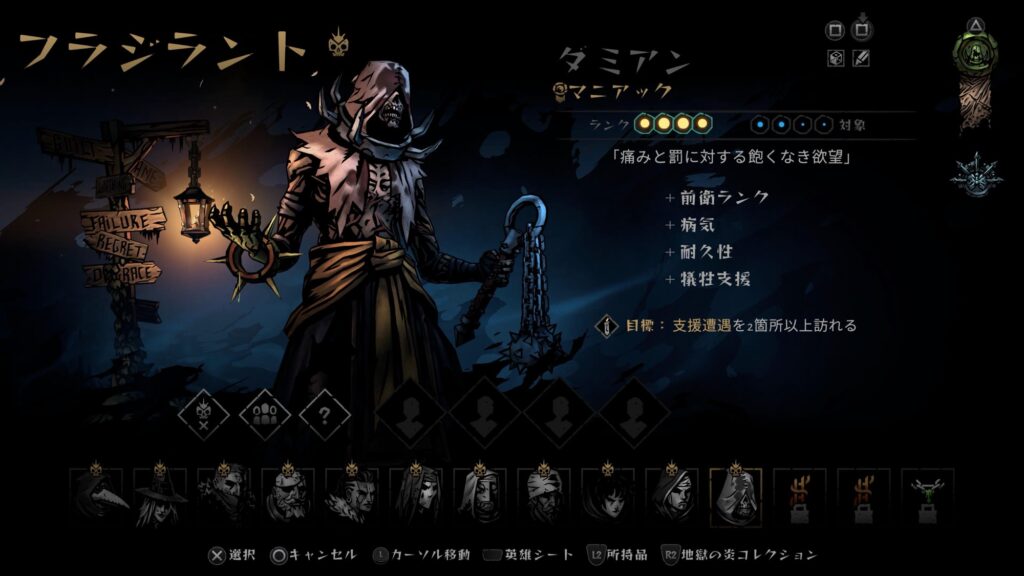Choose the head-wrapped bearded hero portrait

pyautogui.click(x=543, y=495)
